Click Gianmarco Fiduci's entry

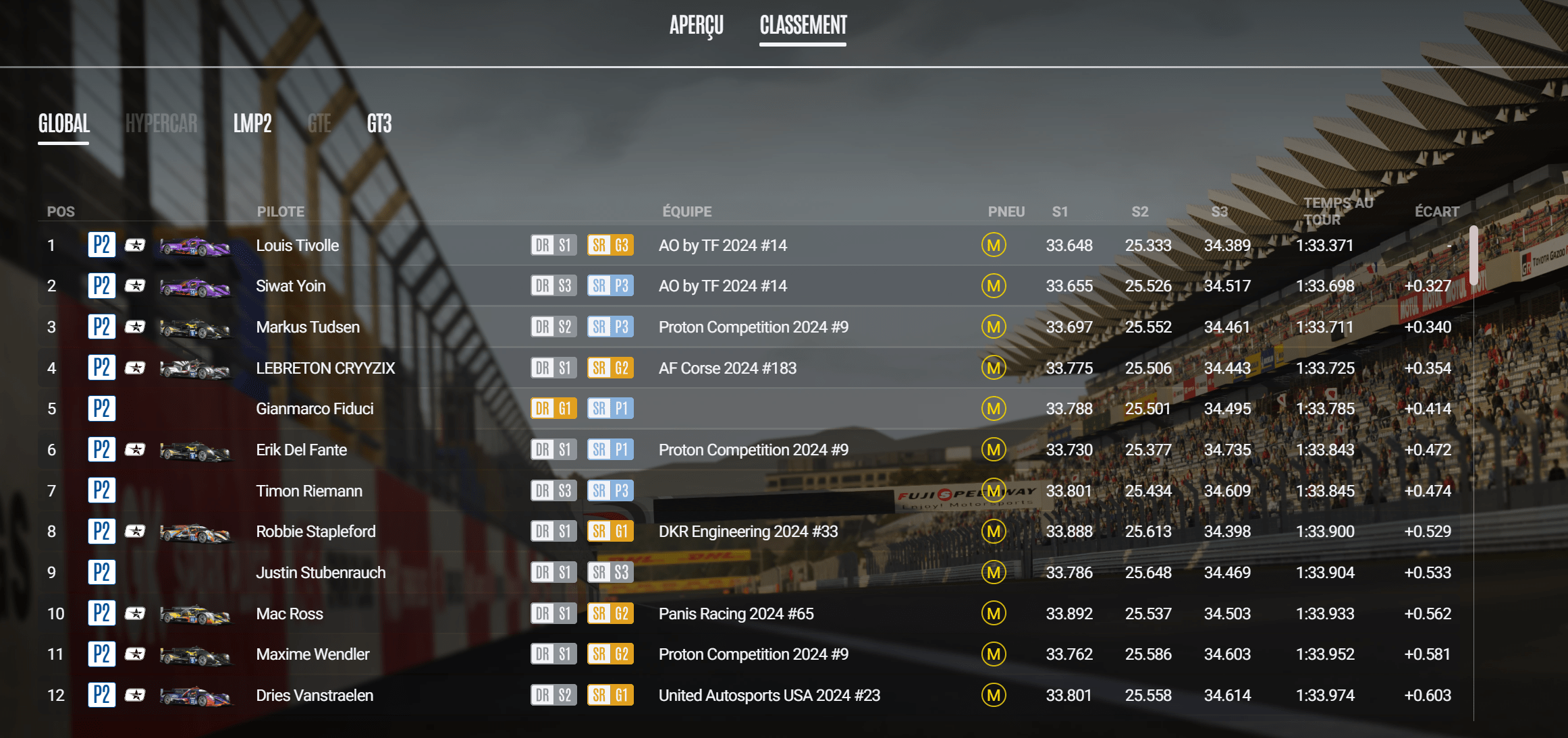tap(315, 409)
